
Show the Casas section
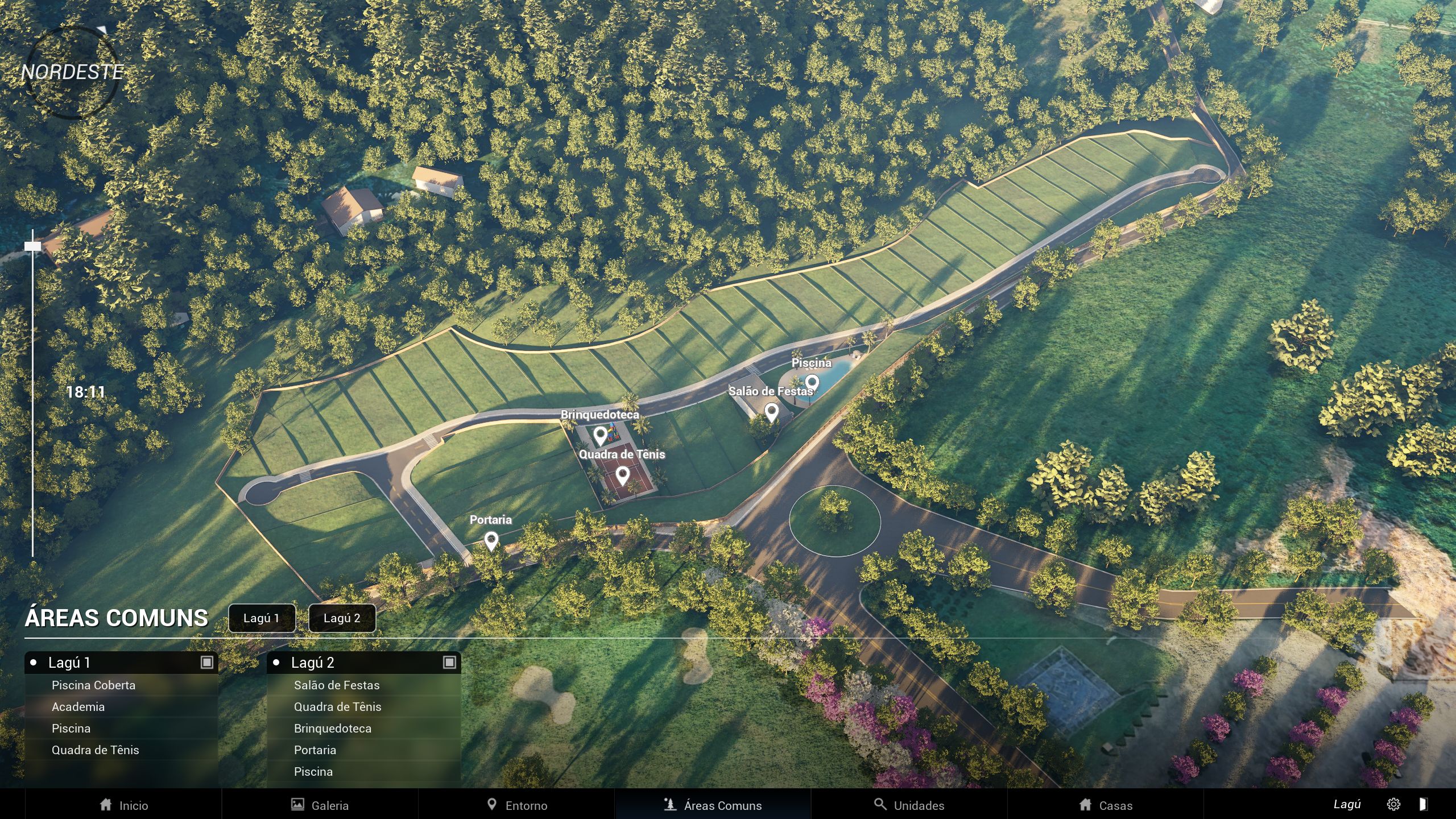1106,805
